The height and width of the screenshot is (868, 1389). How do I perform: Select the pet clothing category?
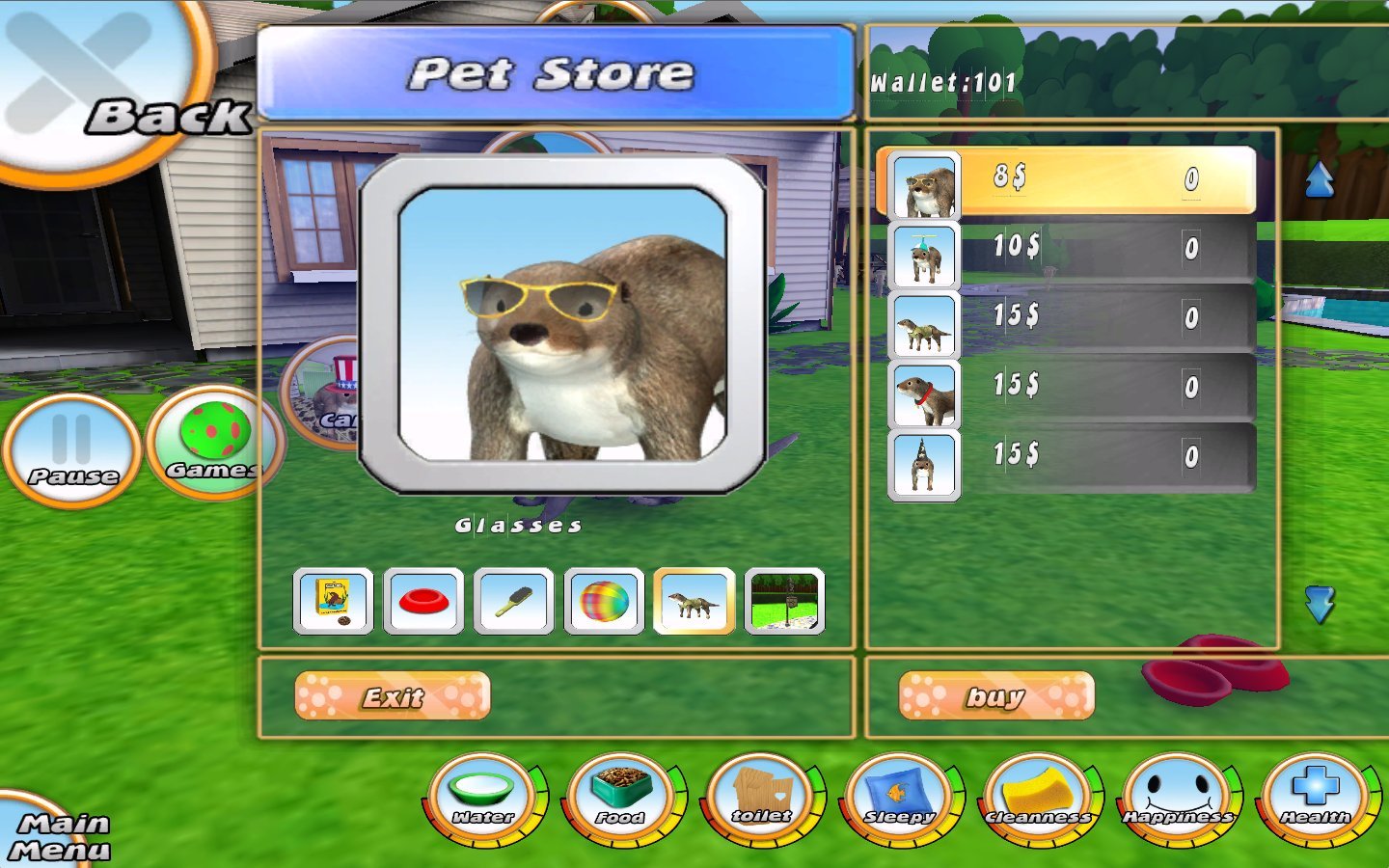[x=694, y=602]
